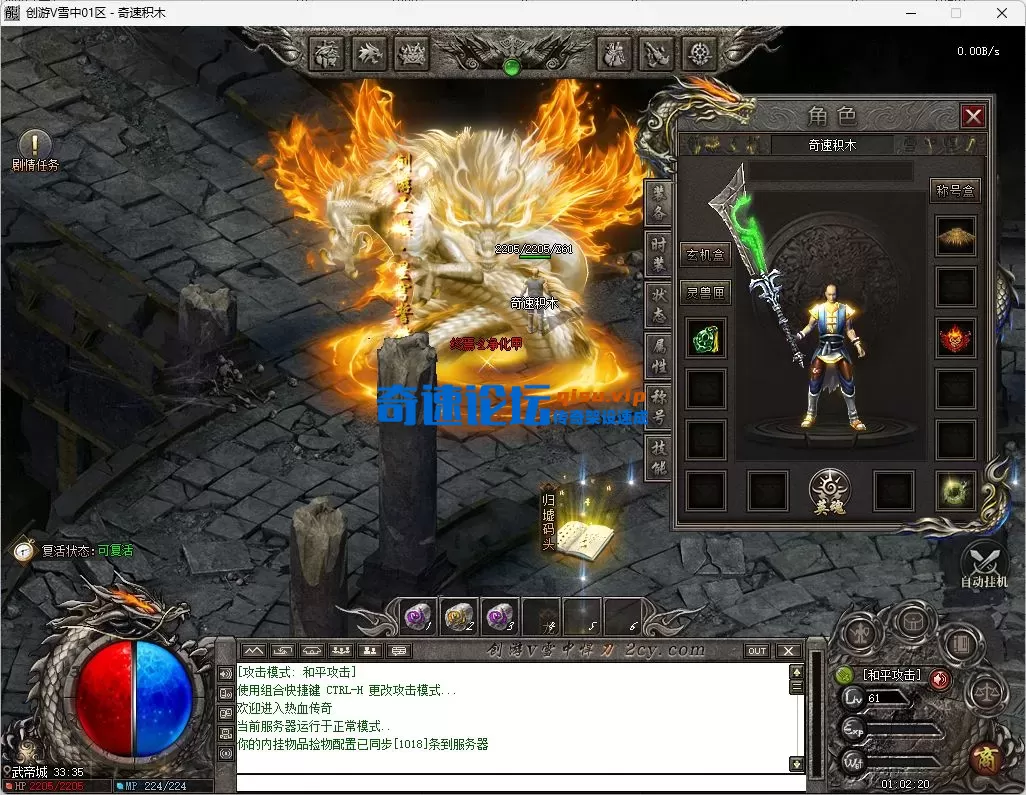Click the chat text input field
The width and height of the screenshot is (1026, 795).
click(515, 782)
